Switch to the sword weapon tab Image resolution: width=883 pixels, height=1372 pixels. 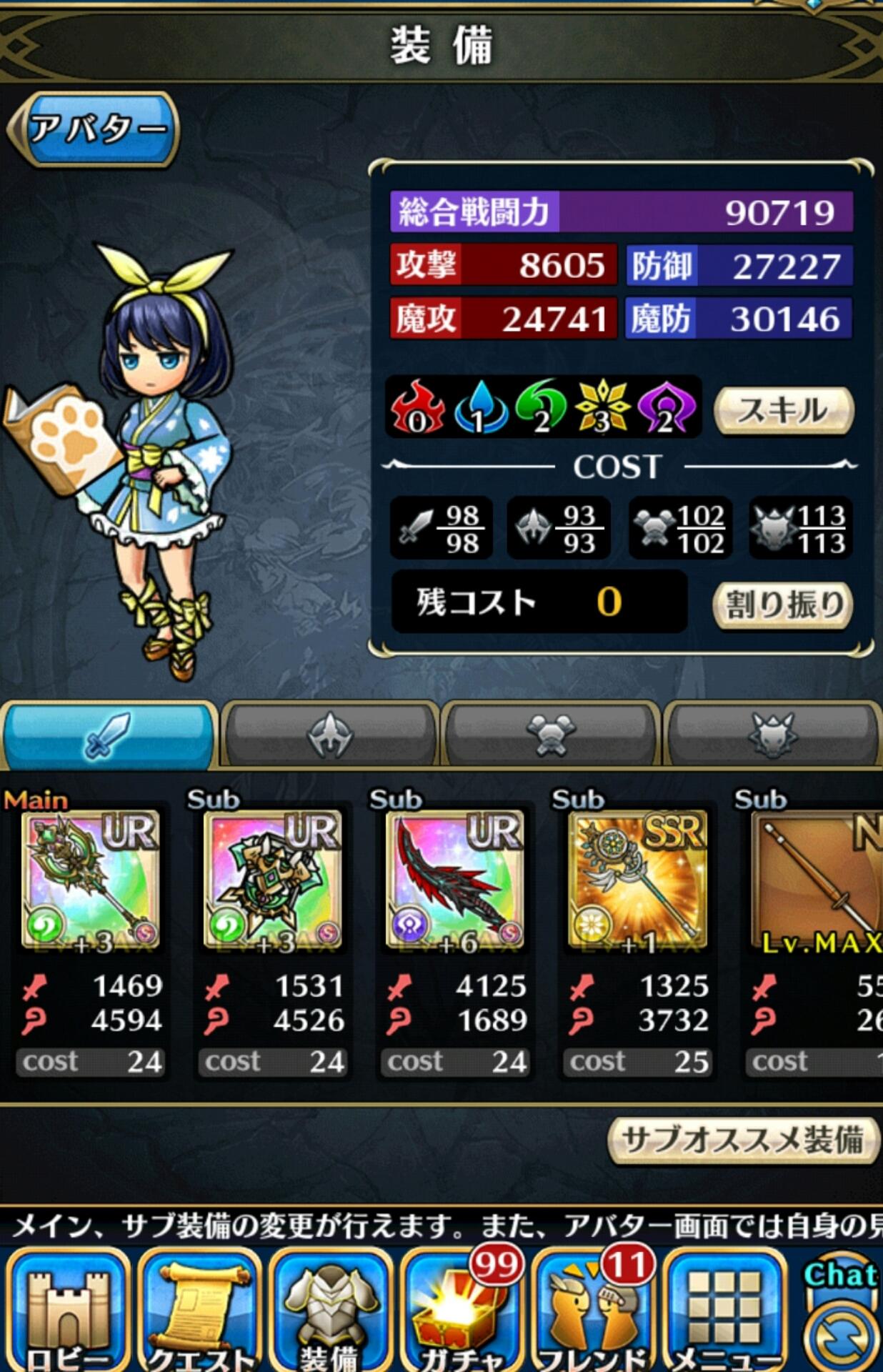pyautogui.click(x=109, y=735)
